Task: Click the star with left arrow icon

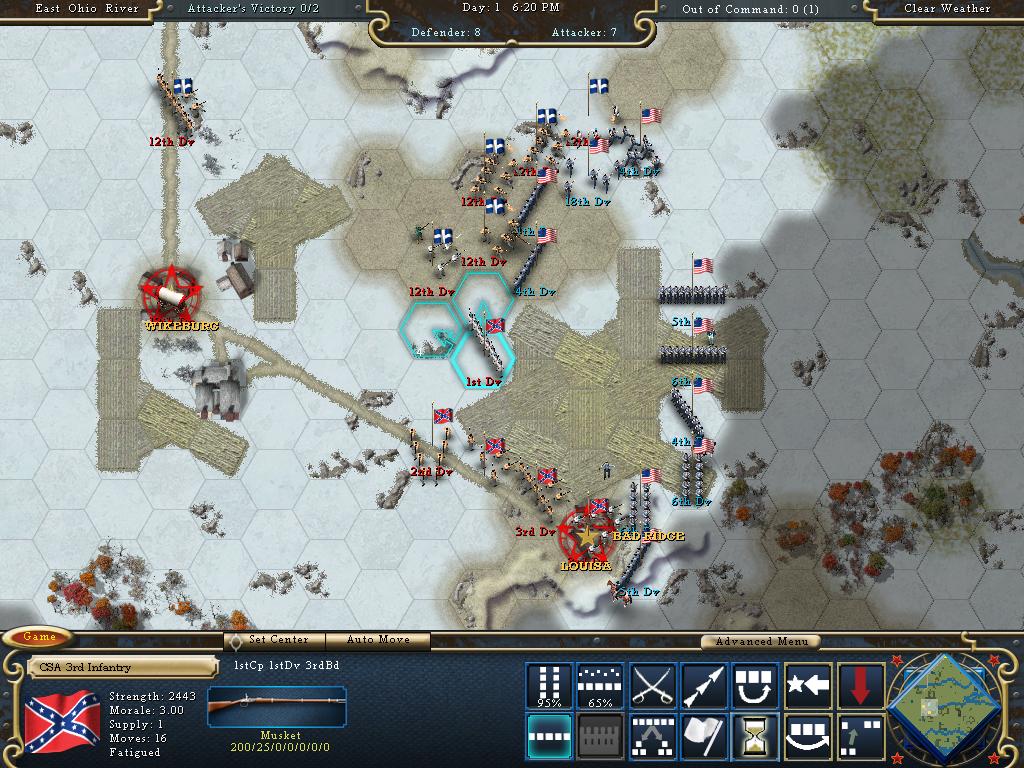Action: (x=808, y=686)
